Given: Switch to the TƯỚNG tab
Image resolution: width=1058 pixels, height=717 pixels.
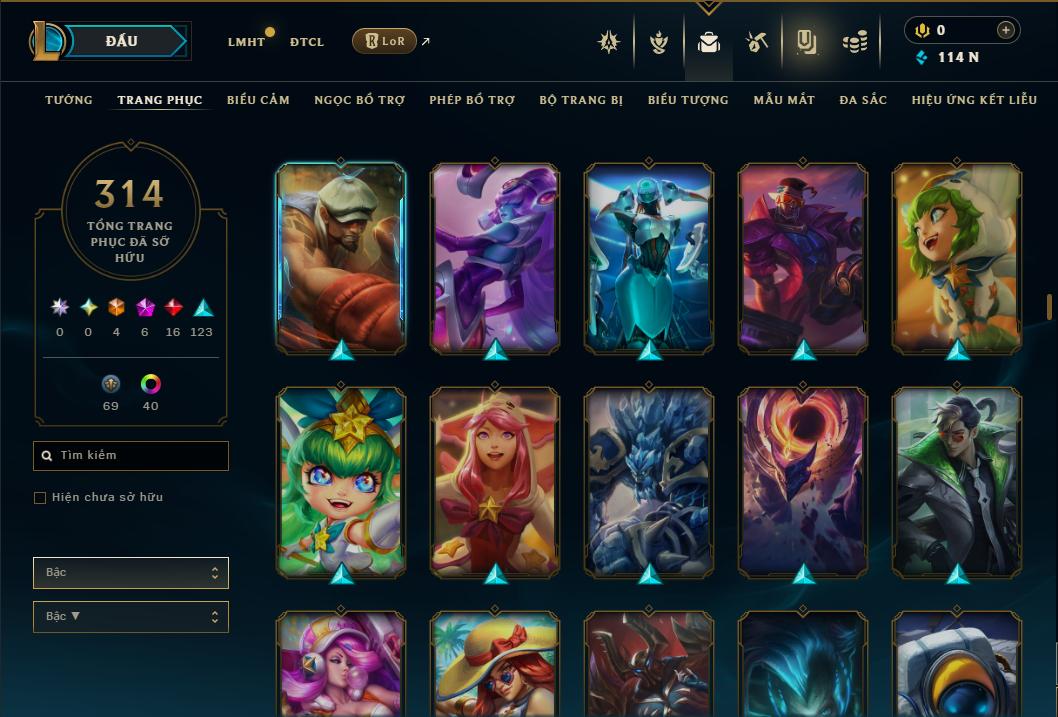Looking at the screenshot, I should coord(69,100).
